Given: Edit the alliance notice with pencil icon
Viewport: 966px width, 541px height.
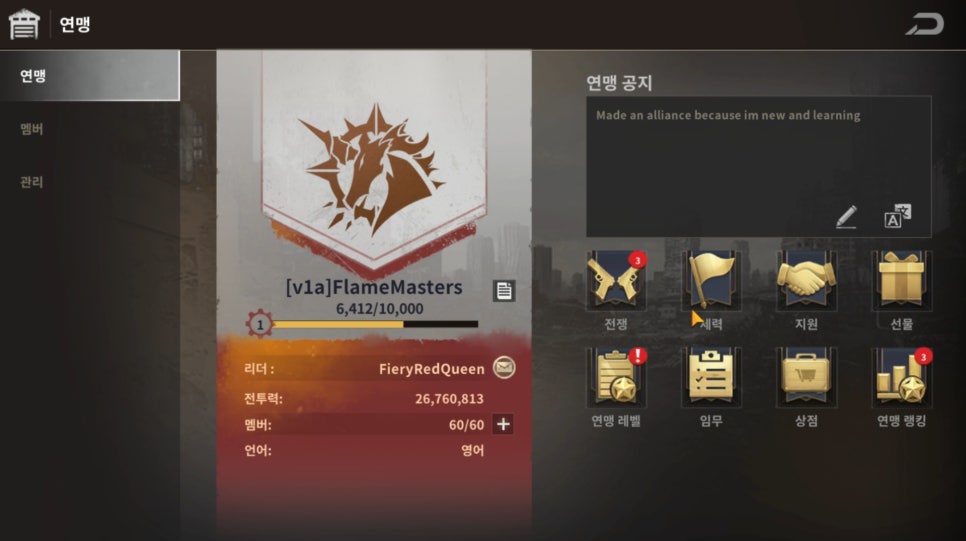Looking at the screenshot, I should coord(846,216).
